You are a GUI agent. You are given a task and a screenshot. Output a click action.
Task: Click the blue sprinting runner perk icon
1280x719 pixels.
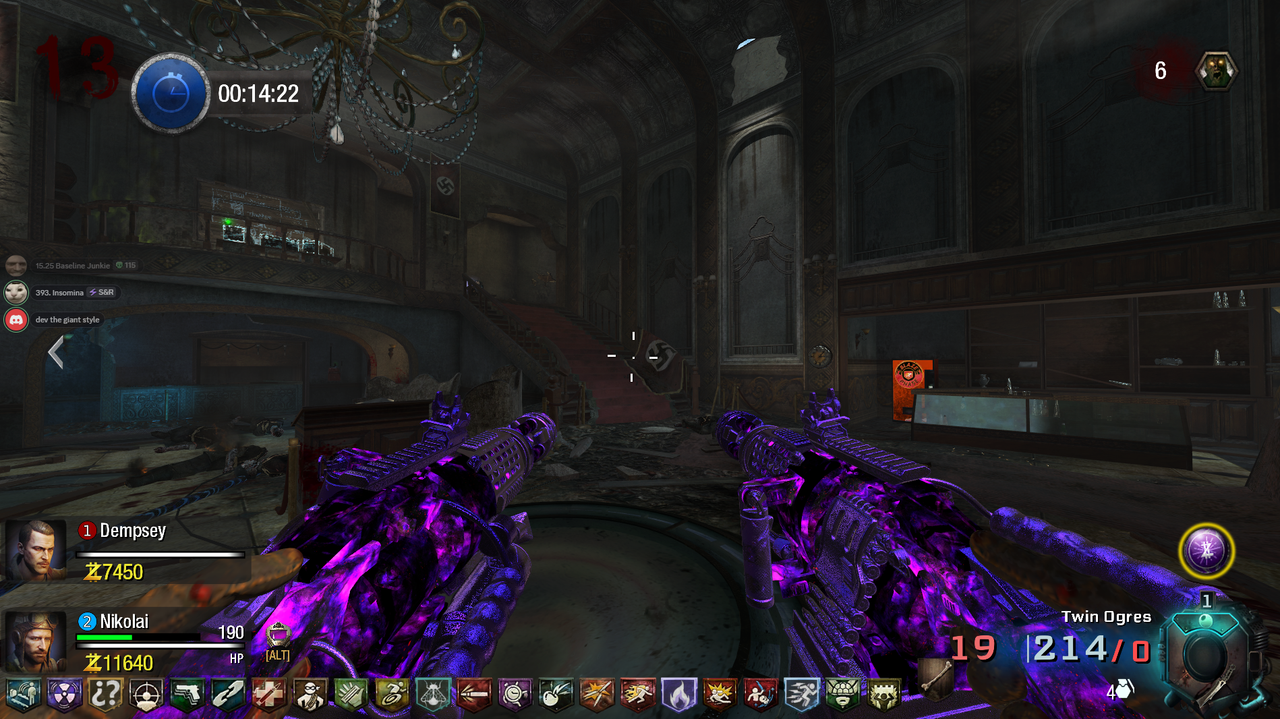coord(802,694)
